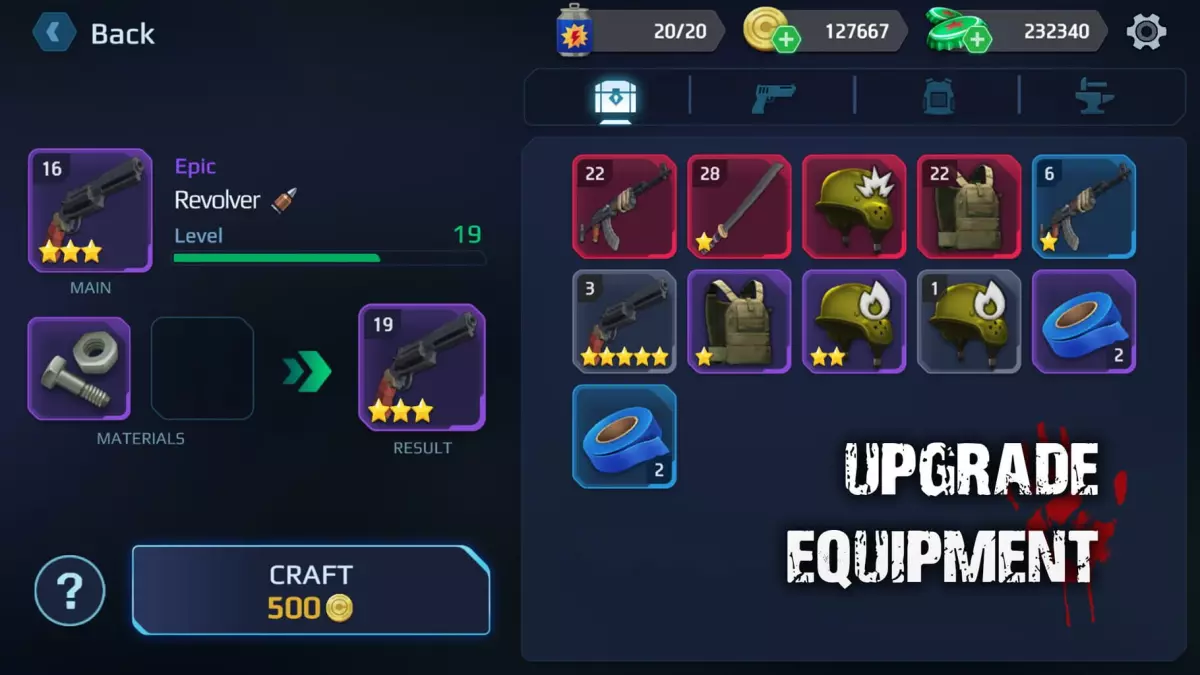Select the main Epic Revolver slot
This screenshot has width=1200, height=675.
point(90,211)
